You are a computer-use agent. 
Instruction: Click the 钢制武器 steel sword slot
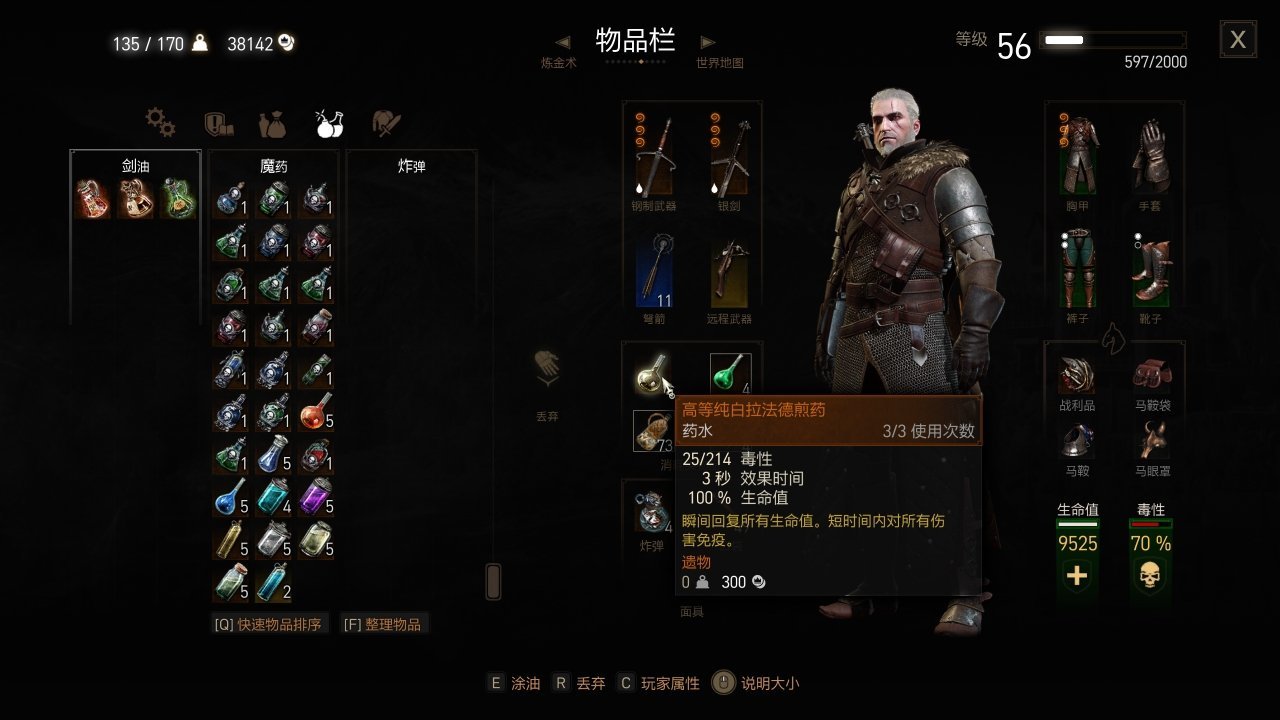pyautogui.click(x=654, y=152)
